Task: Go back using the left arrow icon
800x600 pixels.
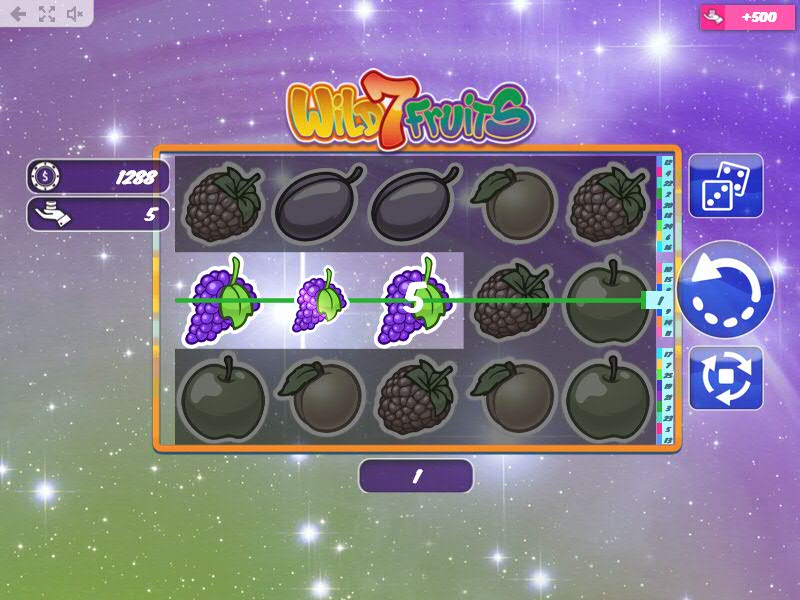Action: click(18, 14)
